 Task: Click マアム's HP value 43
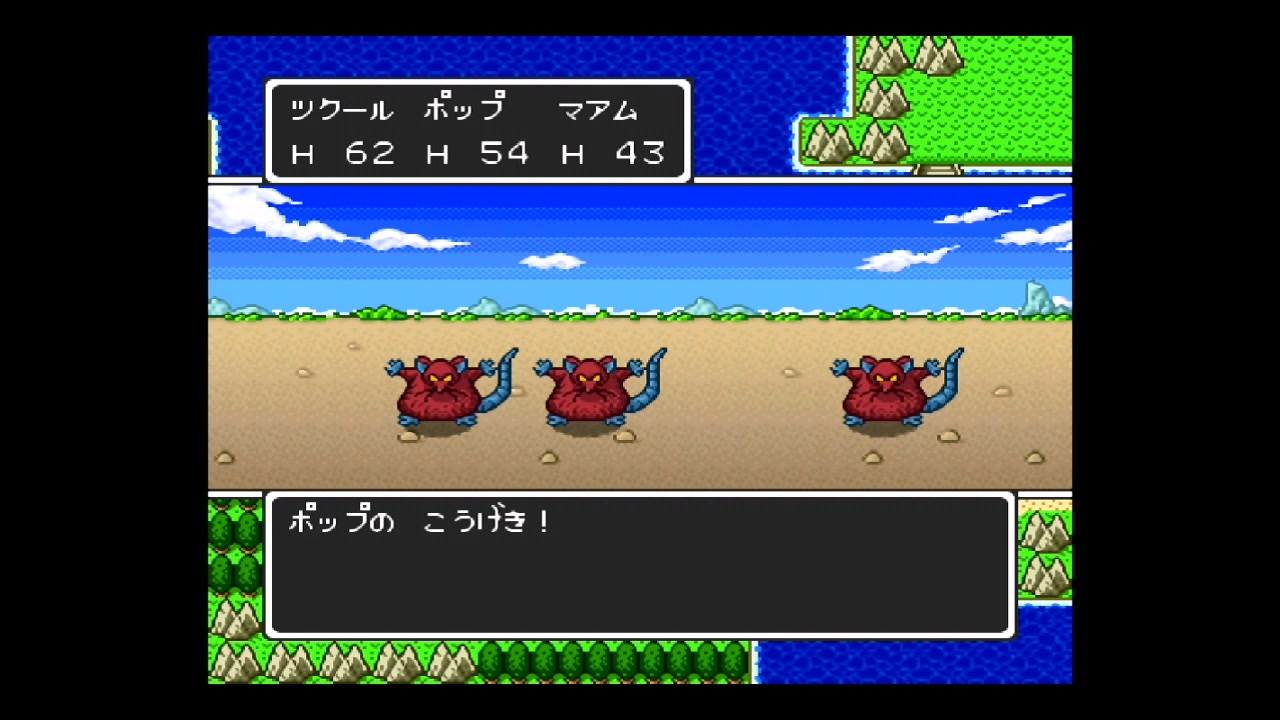pyautogui.click(x=641, y=153)
